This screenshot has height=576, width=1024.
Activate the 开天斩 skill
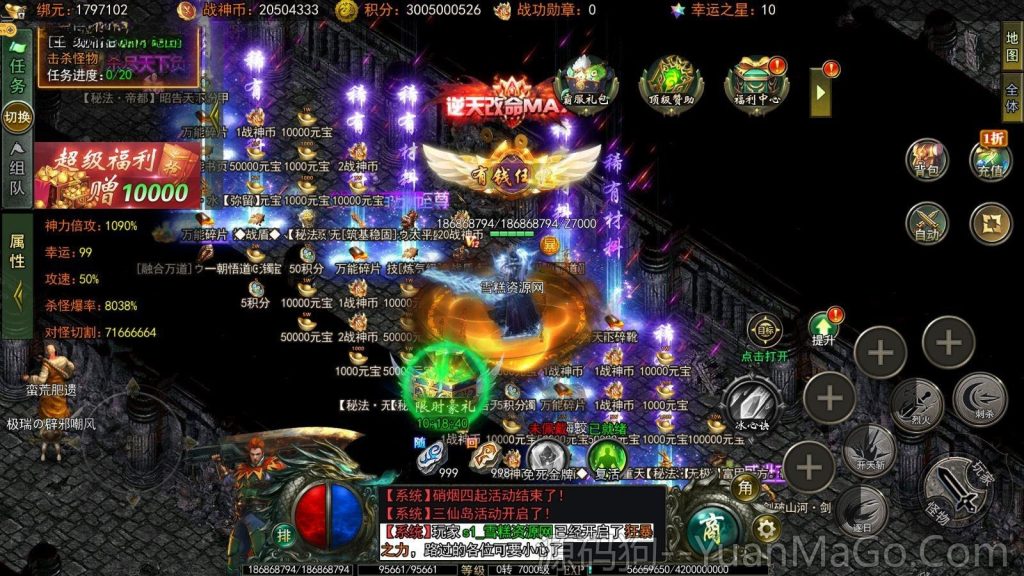[x=868, y=449]
